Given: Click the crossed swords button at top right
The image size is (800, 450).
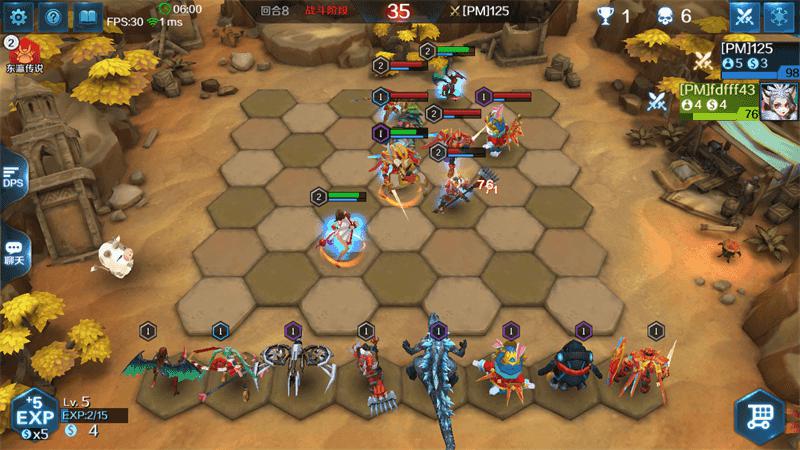Looking at the screenshot, I should tap(744, 16).
